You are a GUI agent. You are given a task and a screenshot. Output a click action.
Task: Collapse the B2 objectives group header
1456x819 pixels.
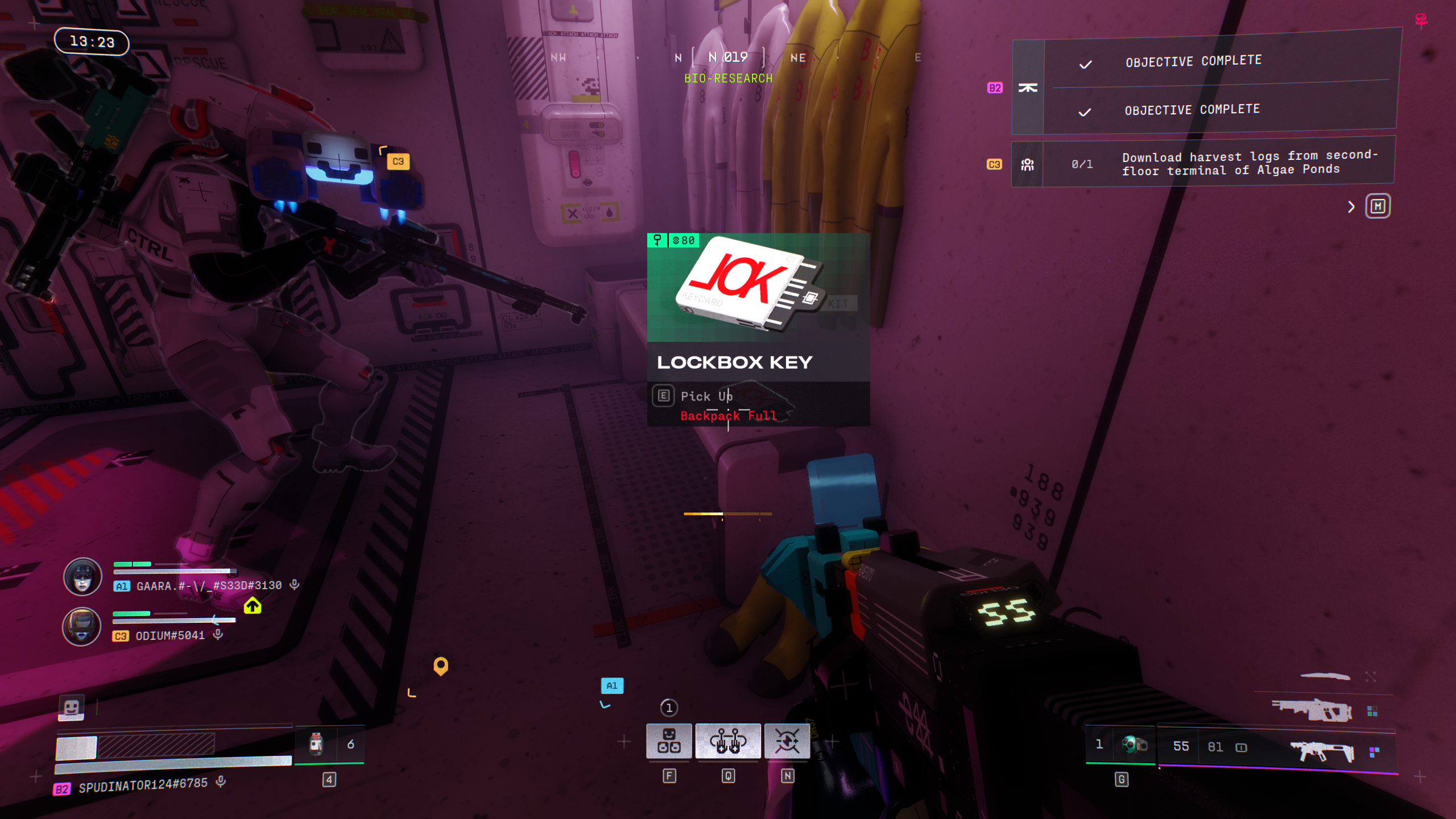[x=1027, y=86]
